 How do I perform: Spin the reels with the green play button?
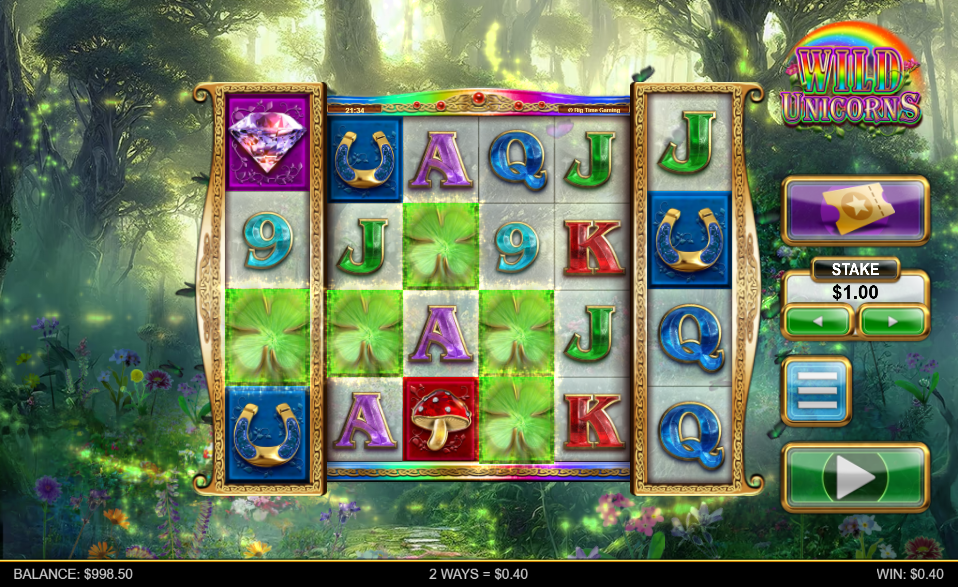pos(855,478)
